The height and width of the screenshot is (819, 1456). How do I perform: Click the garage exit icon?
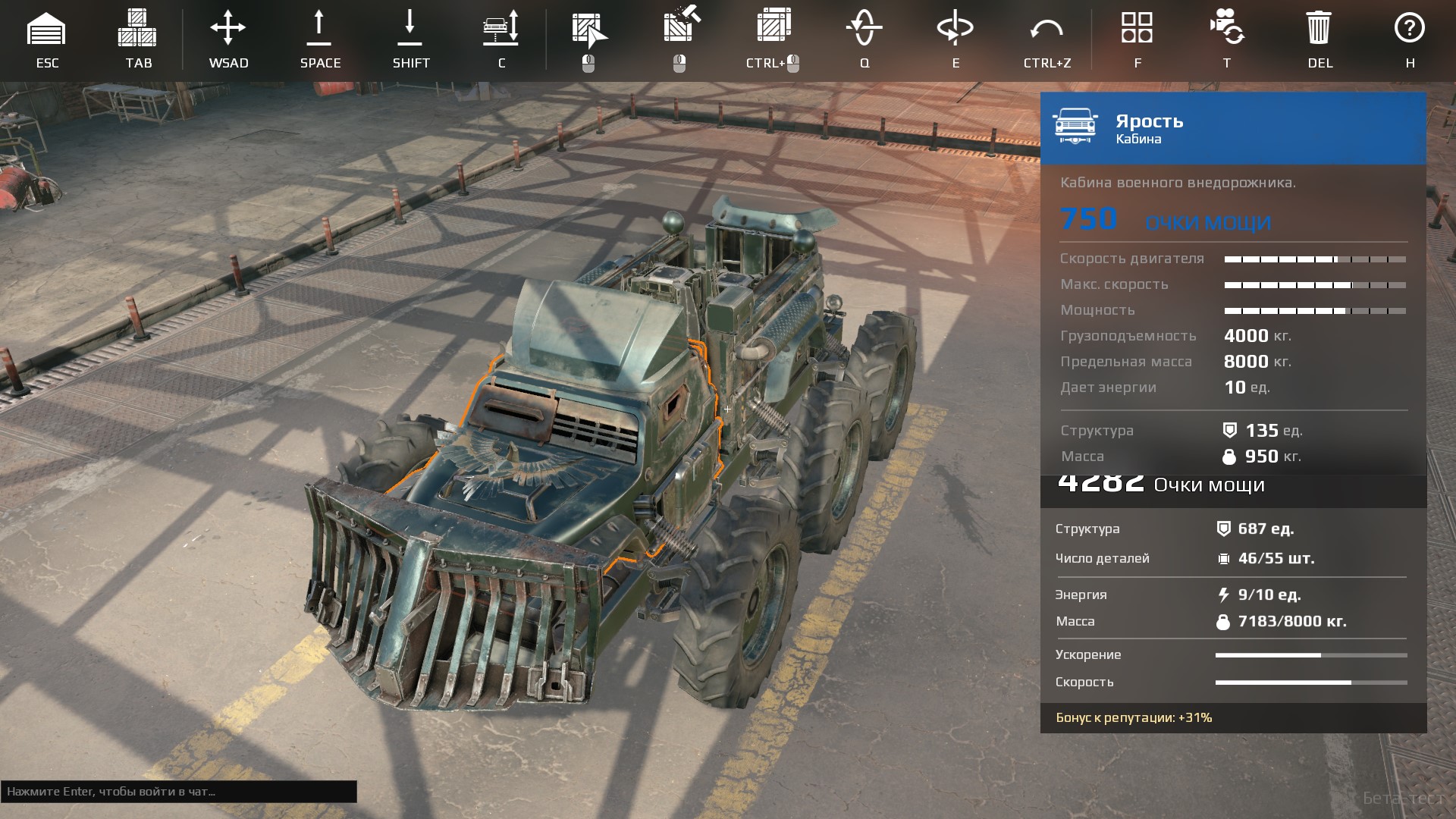click(46, 29)
